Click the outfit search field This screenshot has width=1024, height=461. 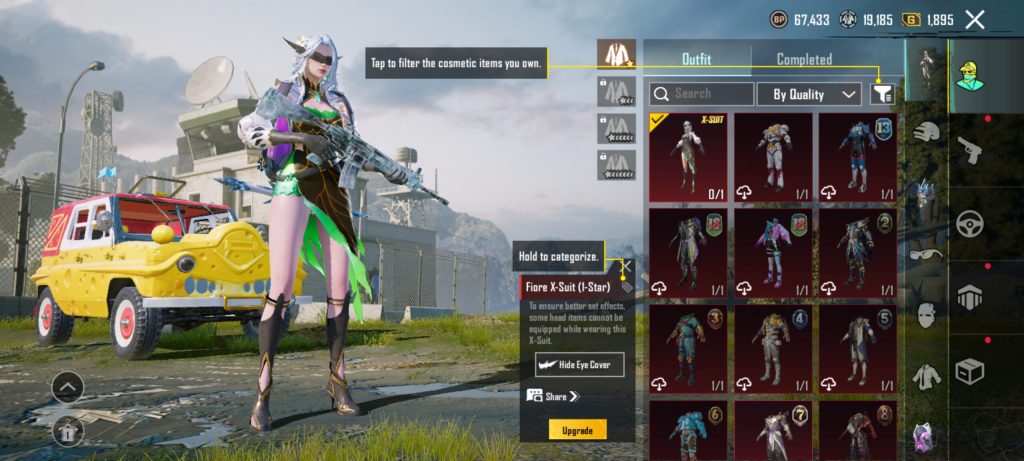tap(701, 94)
